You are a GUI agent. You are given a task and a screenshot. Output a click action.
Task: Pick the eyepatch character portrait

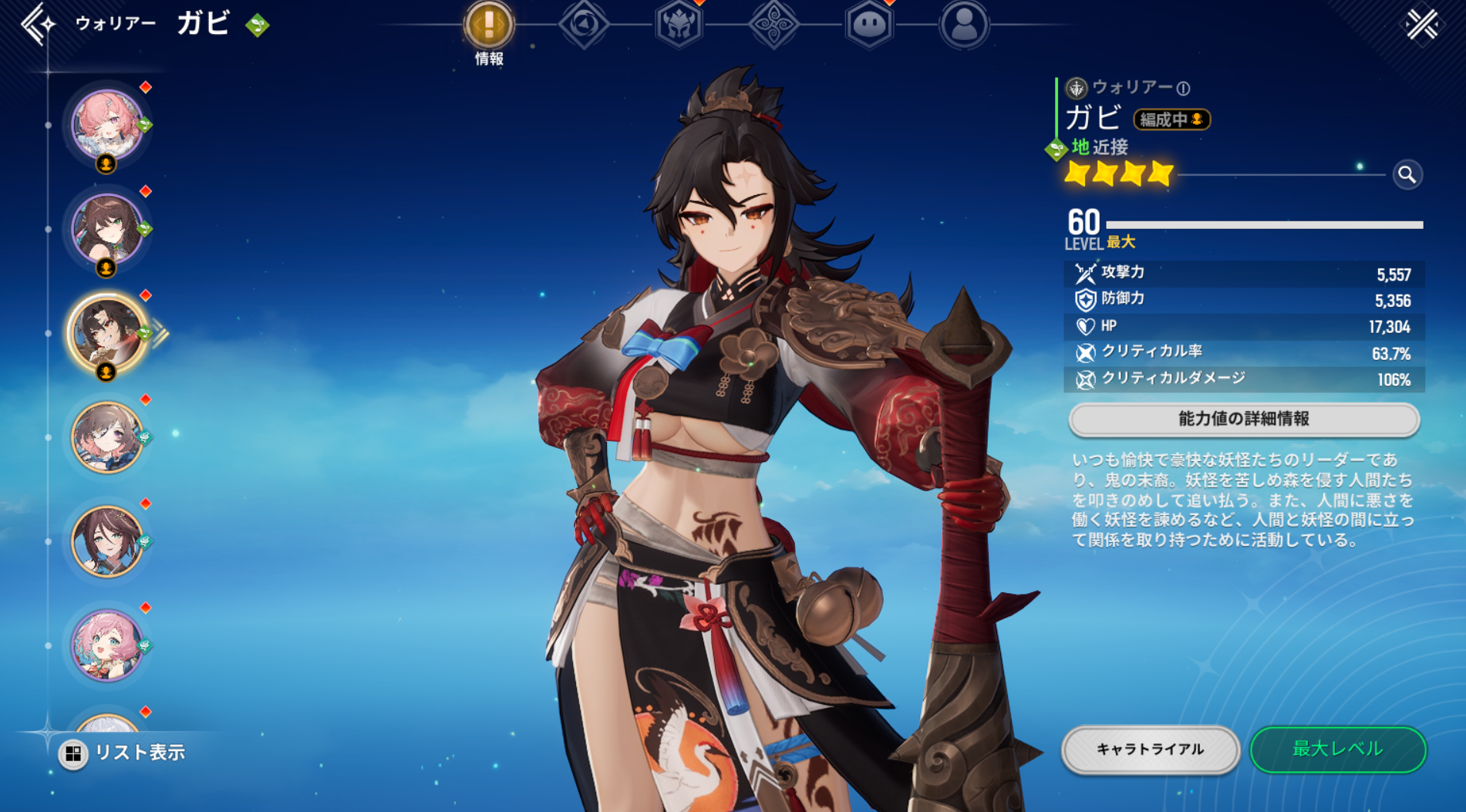click(x=107, y=437)
